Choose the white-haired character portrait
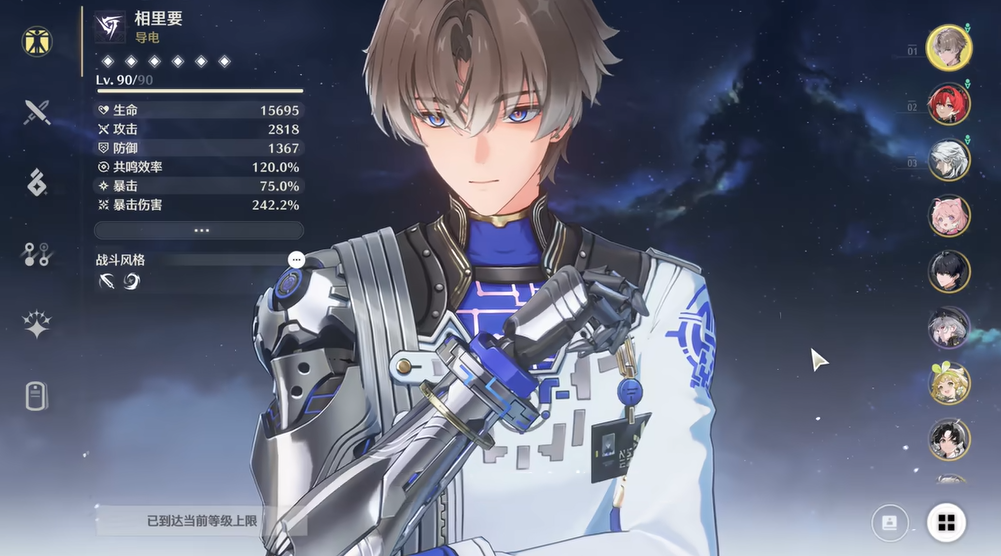The image size is (1001, 556). (x=948, y=160)
